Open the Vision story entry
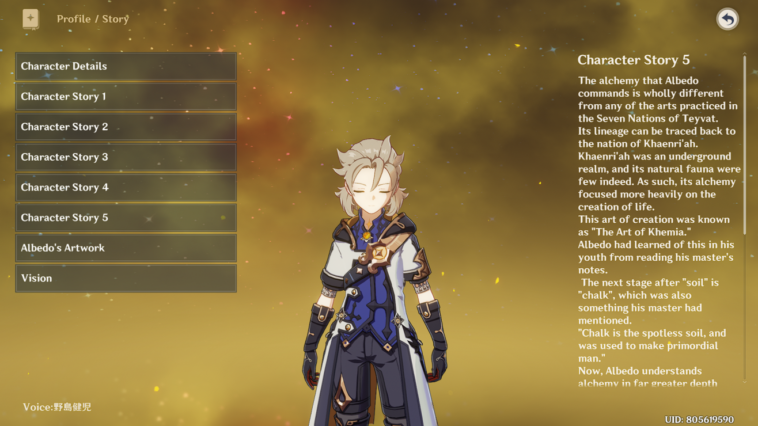Viewport: 758px width, 426px height. point(126,278)
